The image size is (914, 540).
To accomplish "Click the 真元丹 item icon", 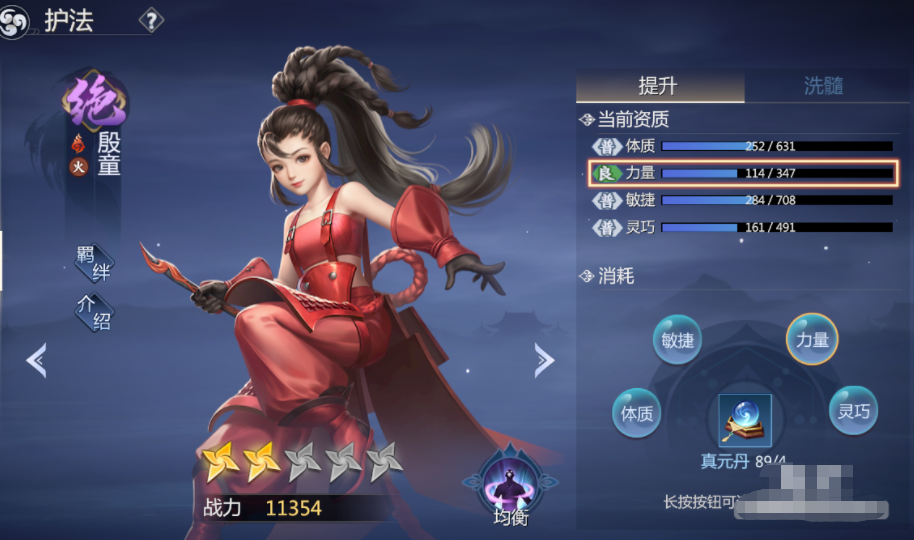I will point(744,420).
